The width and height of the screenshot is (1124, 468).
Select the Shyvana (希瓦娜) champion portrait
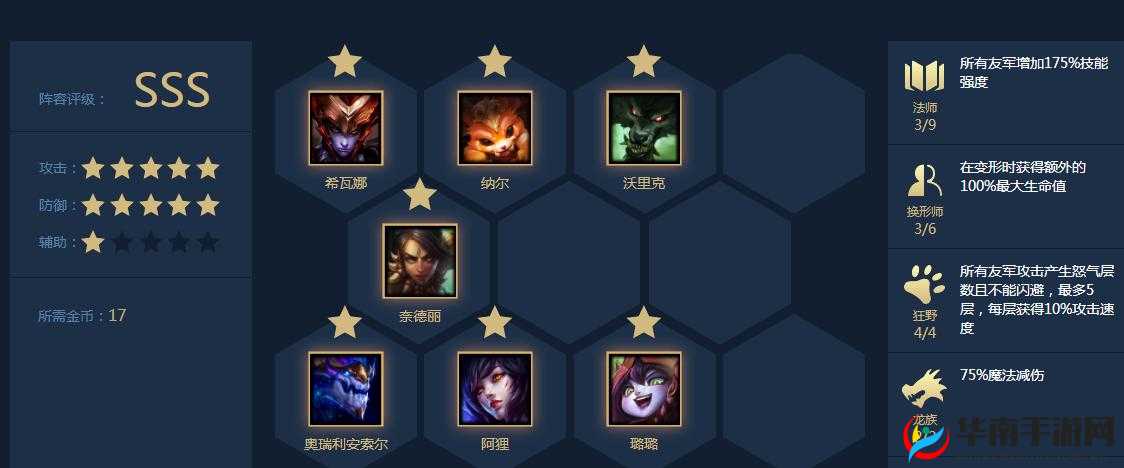[x=345, y=128]
